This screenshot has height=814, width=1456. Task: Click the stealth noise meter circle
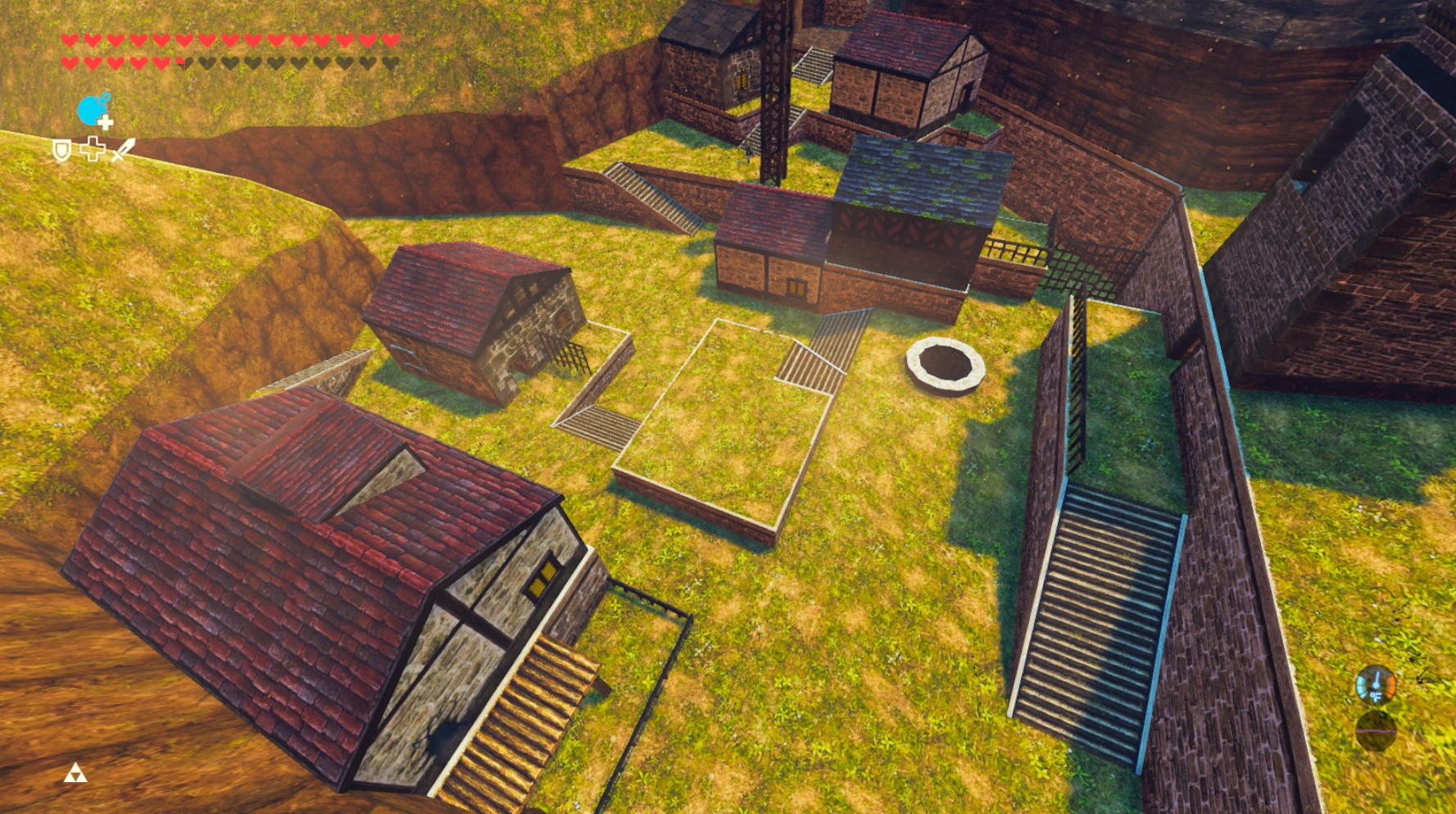point(1376,731)
